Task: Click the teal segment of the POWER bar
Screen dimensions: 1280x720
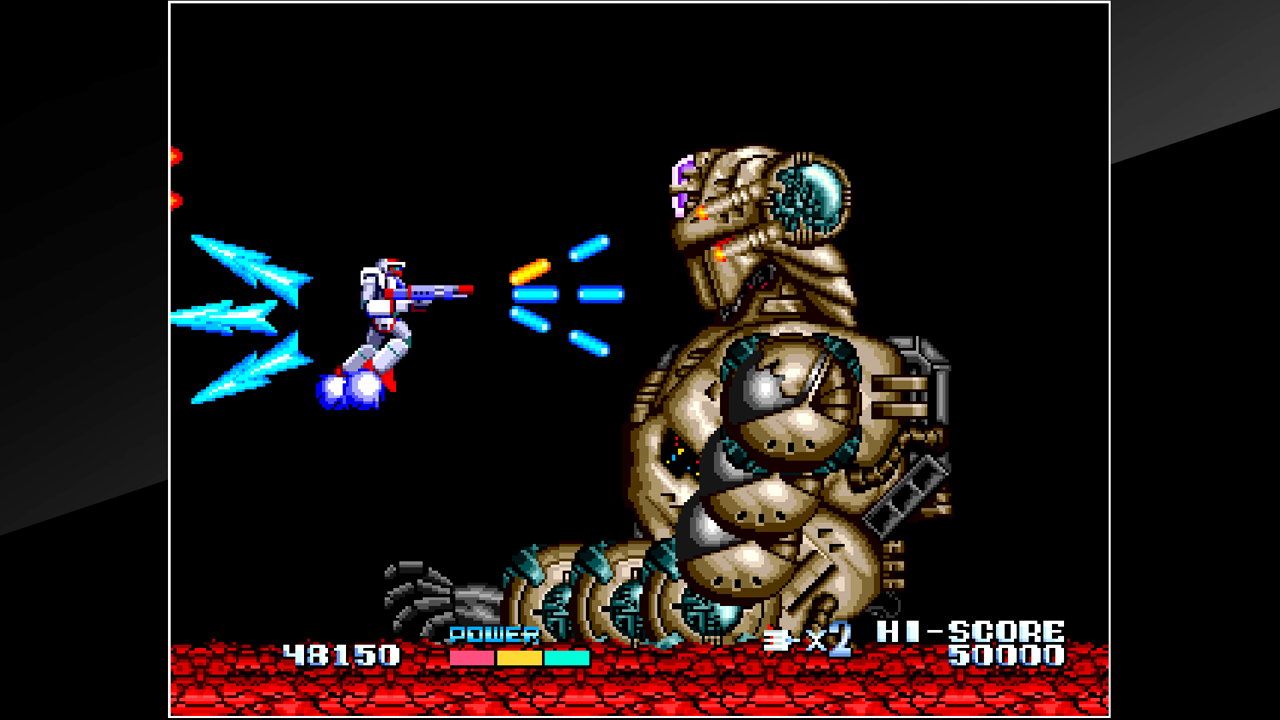Action: (x=566, y=657)
